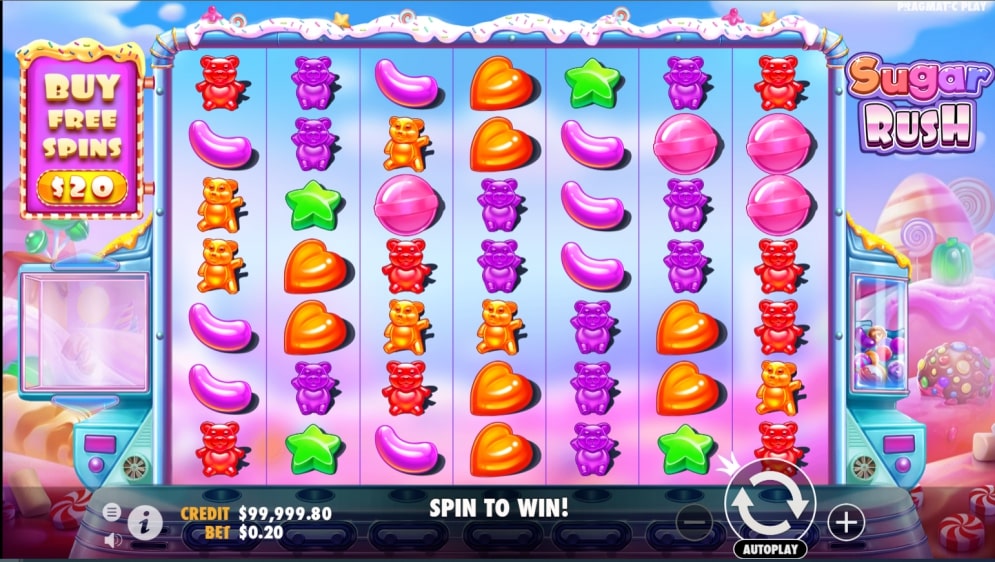The height and width of the screenshot is (562, 995).
Task: Decrease the bet with the minus button
Action: click(x=694, y=520)
